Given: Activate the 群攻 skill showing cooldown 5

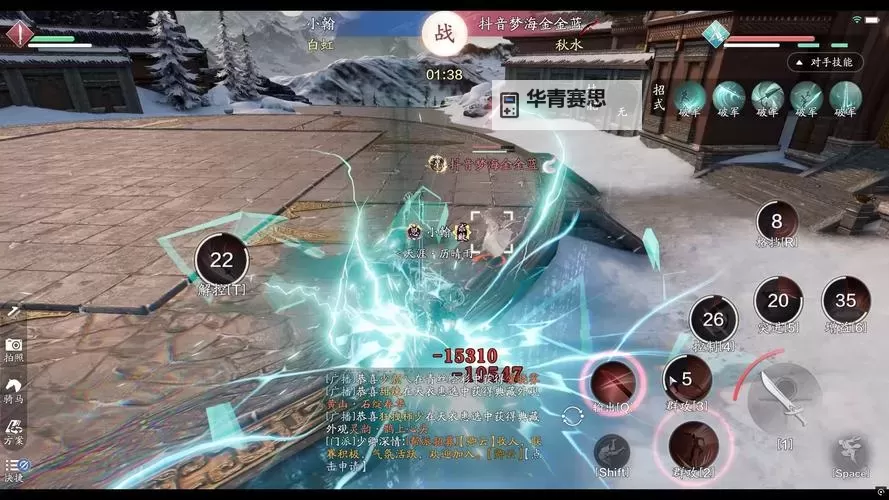Looking at the screenshot, I should tap(687, 380).
